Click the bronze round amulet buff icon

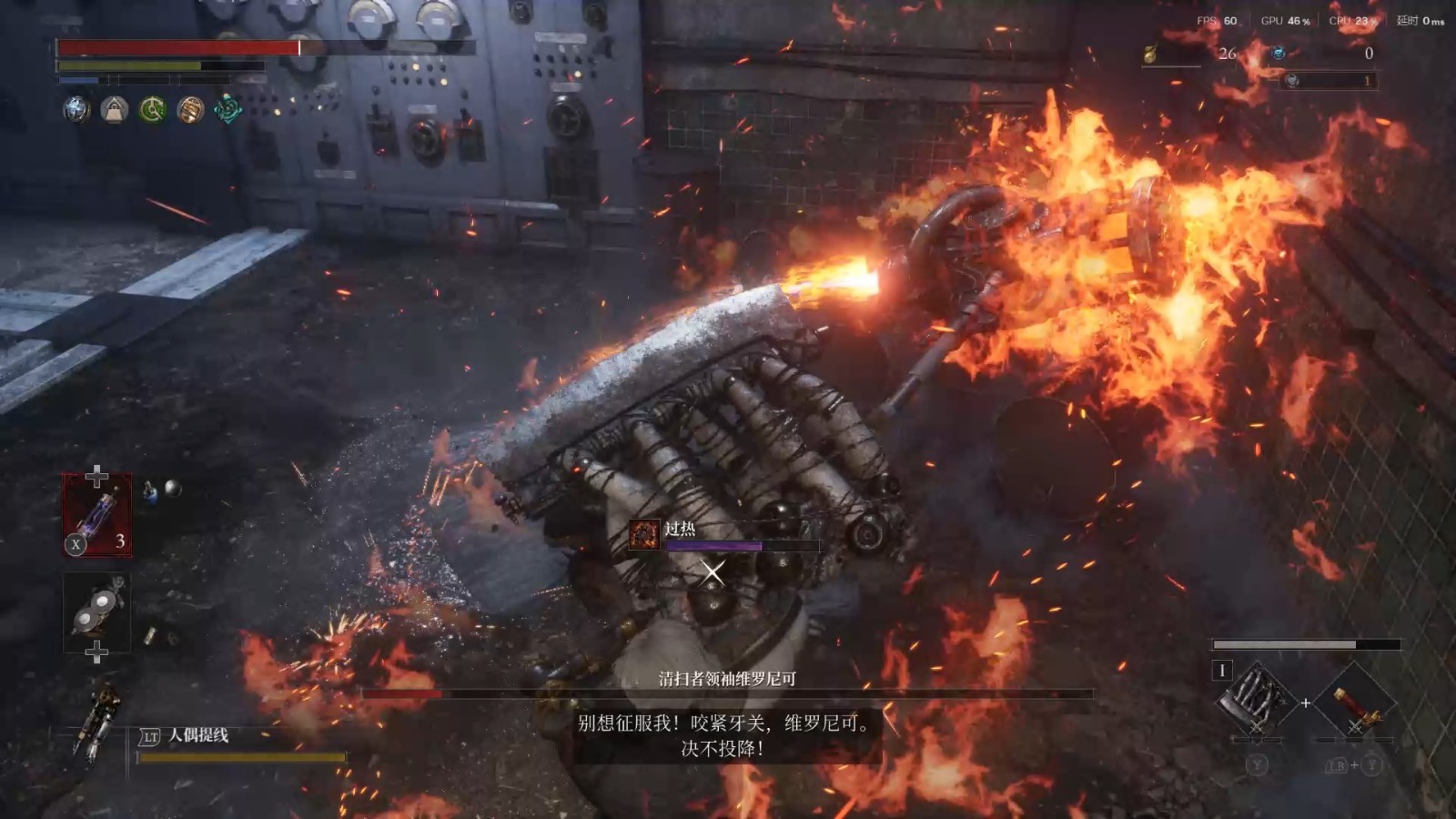[x=190, y=110]
